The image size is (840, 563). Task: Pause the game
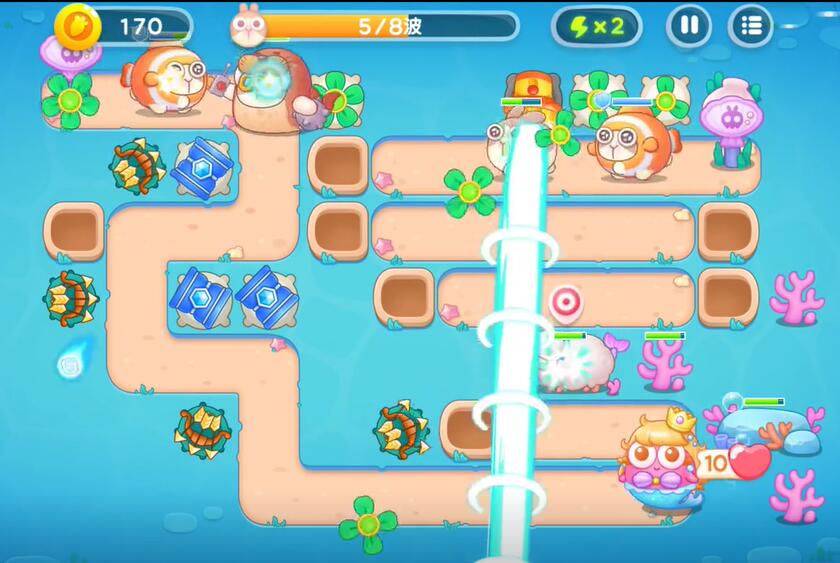[689, 26]
